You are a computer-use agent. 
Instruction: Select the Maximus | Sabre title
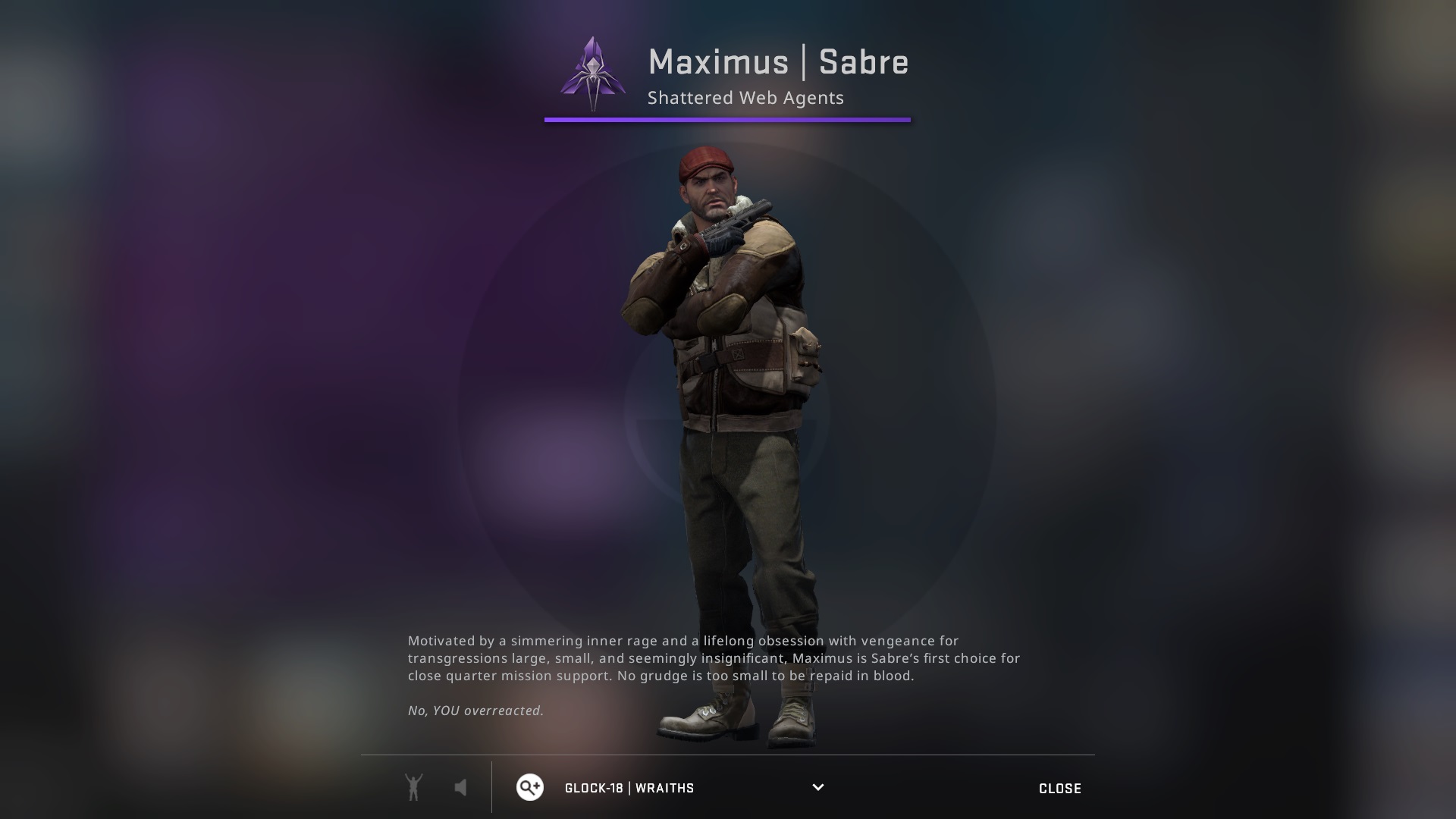[x=779, y=63]
